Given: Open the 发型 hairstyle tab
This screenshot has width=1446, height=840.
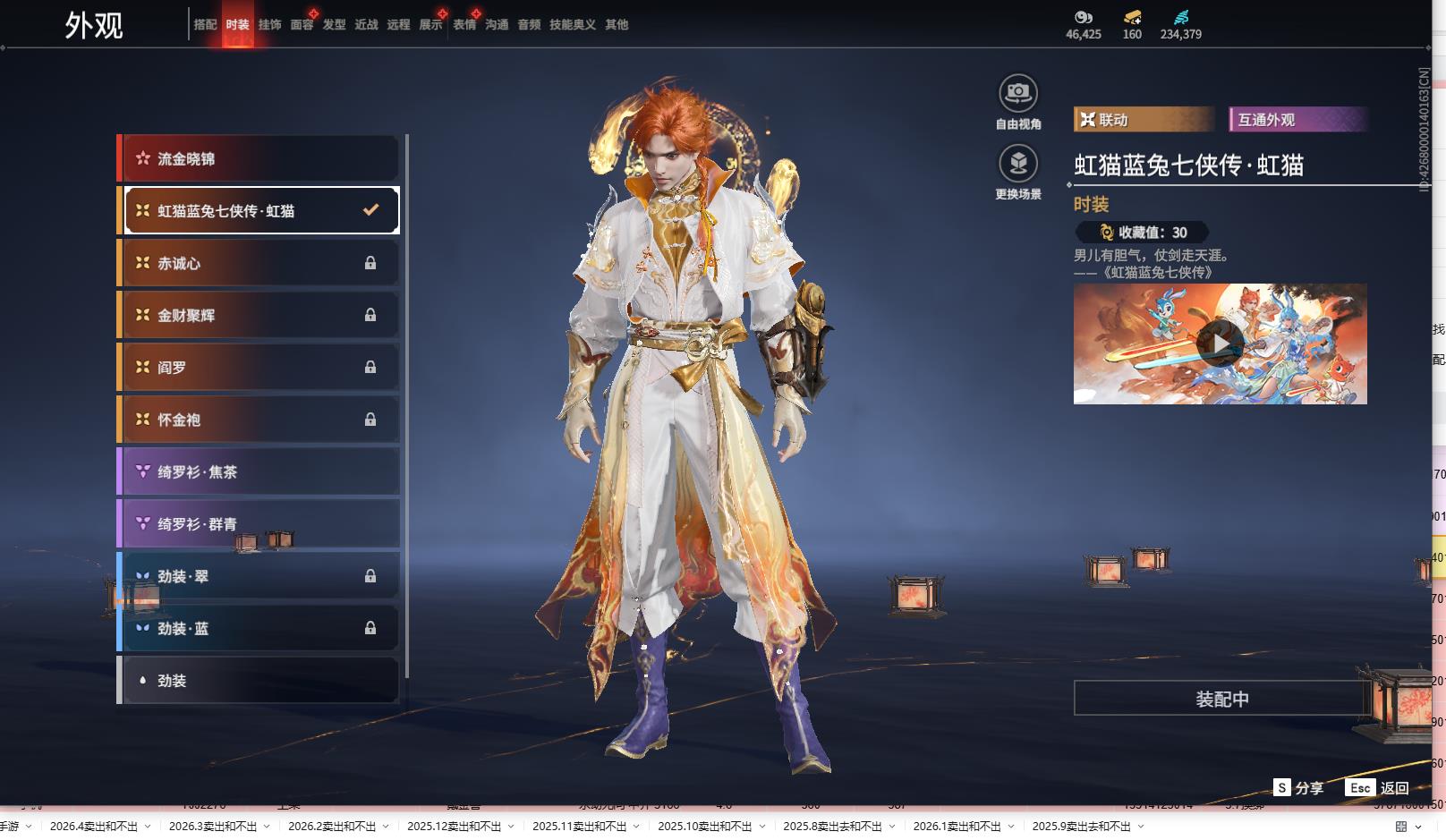Looking at the screenshot, I should click(334, 25).
